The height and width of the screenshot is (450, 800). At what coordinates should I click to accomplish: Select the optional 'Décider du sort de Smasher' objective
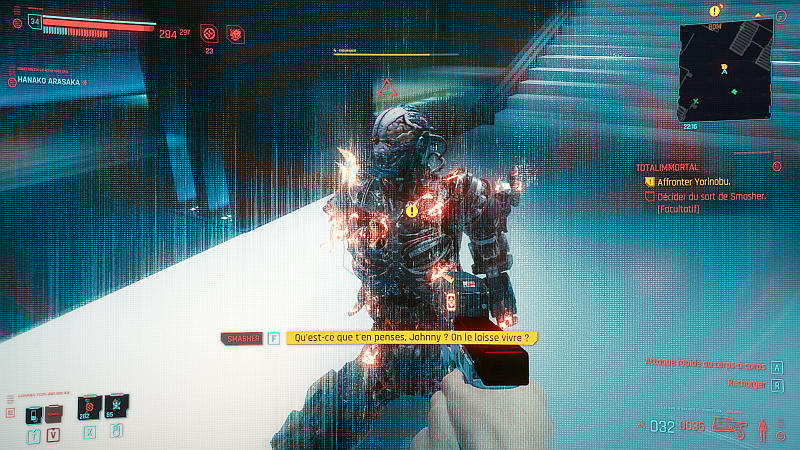pos(710,197)
